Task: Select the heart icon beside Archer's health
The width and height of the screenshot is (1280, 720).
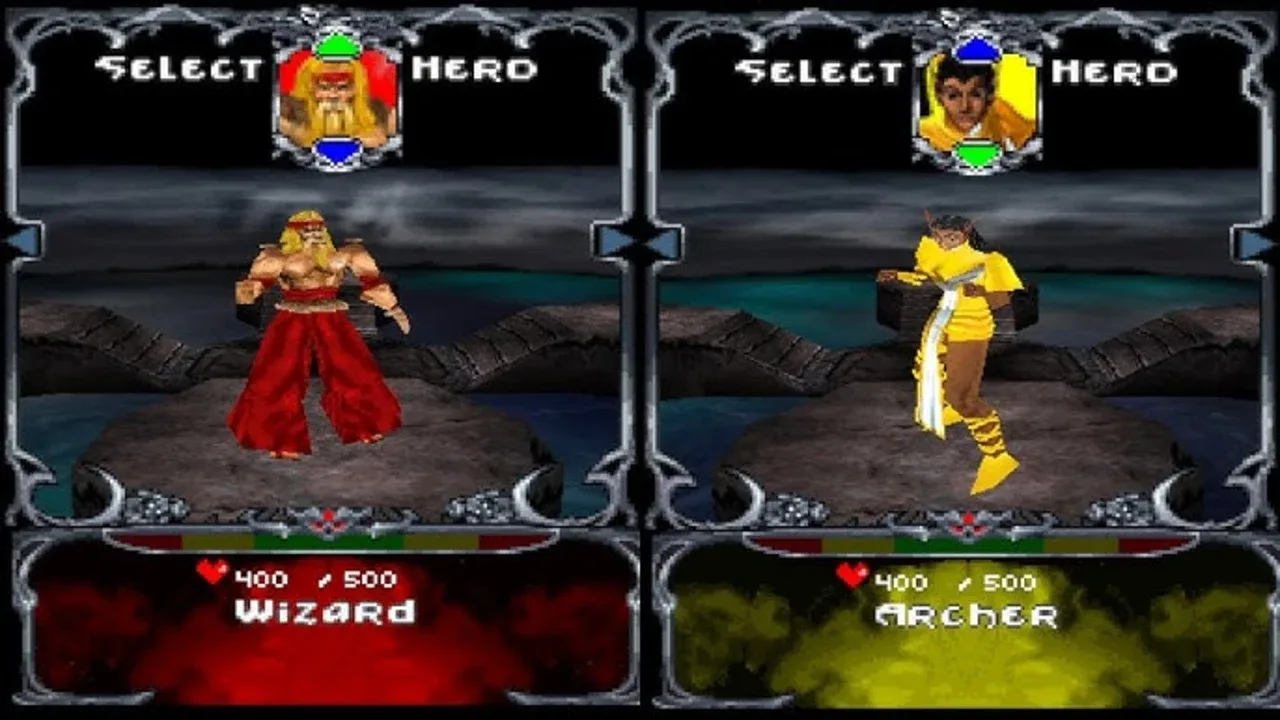Action: 851,575
